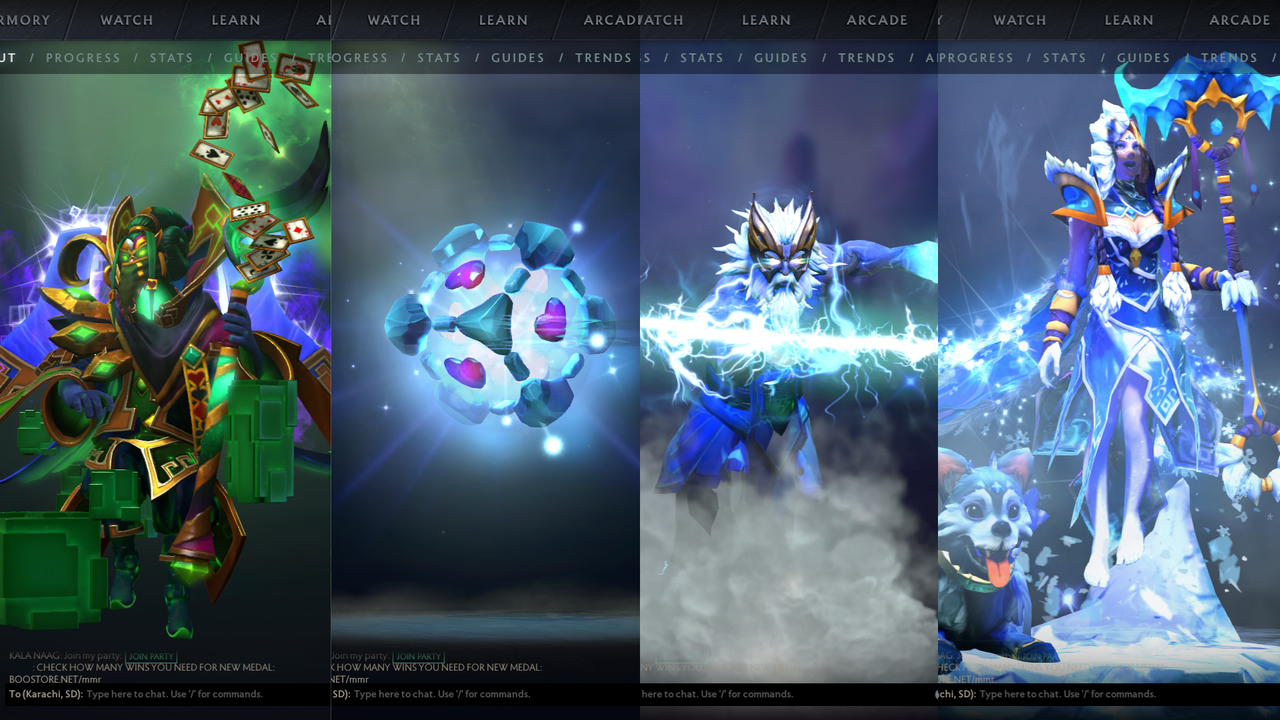This screenshot has height=720, width=1280.
Task: Switch to the STATS tab
Action: [x=171, y=58]
